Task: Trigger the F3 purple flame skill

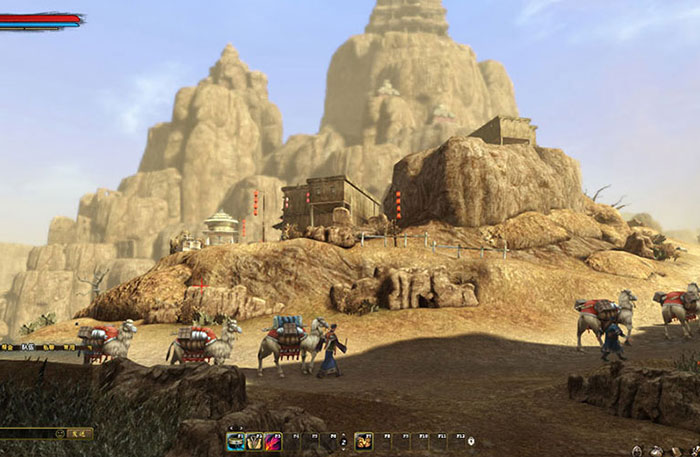Action: pos(272,442)
